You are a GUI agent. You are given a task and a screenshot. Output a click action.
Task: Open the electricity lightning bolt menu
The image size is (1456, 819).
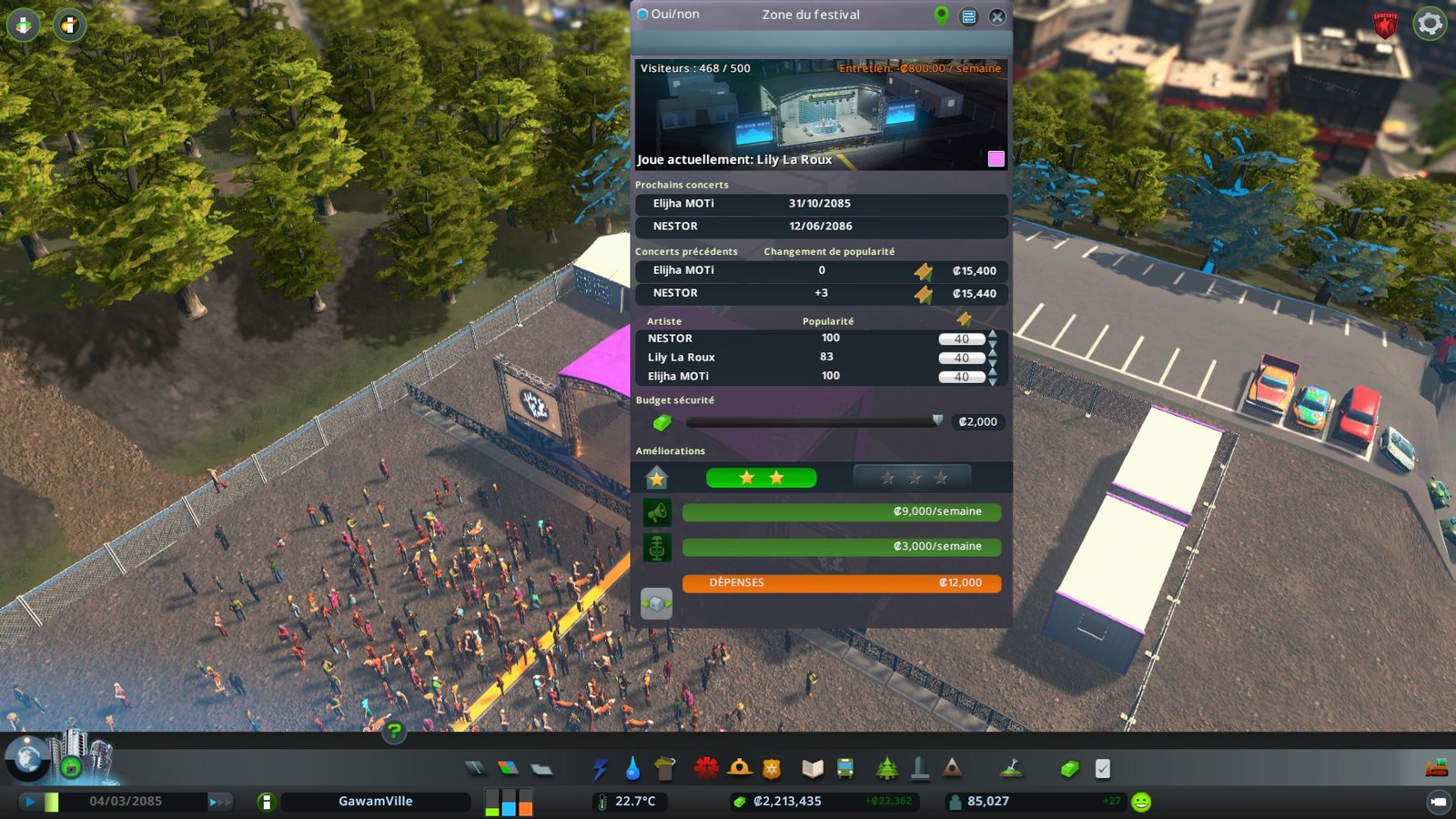point(600,769)
